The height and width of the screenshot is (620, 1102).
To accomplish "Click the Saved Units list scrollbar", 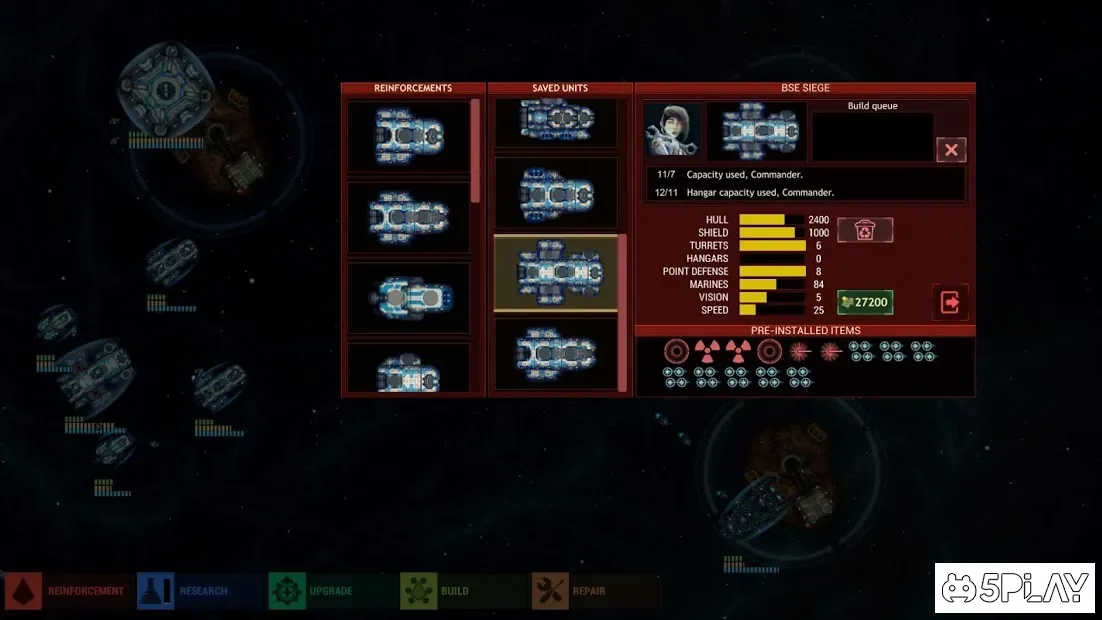I will pyautogui.click(x=623, y=310).
